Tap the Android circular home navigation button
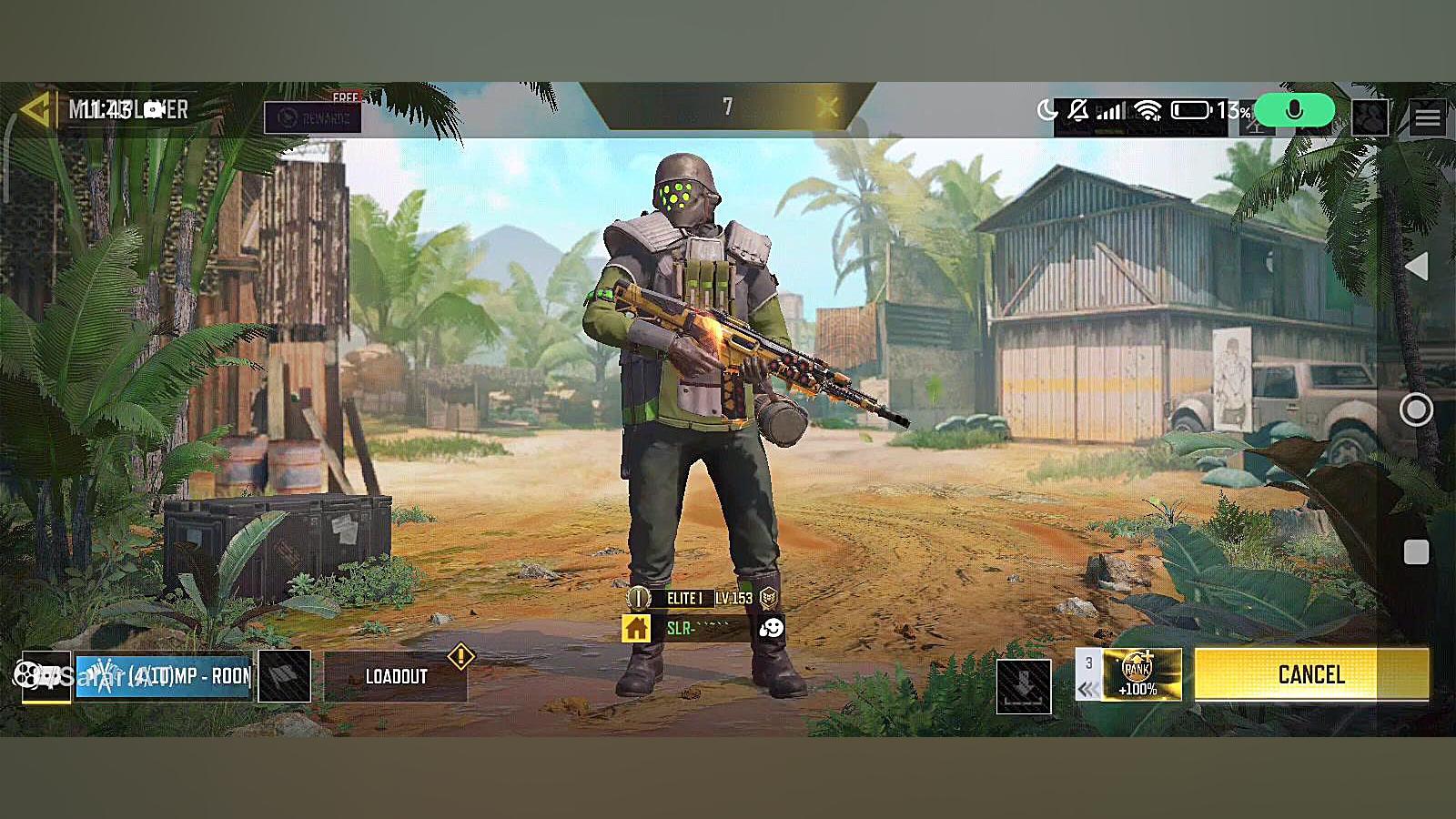 (x=1416, y=409)
